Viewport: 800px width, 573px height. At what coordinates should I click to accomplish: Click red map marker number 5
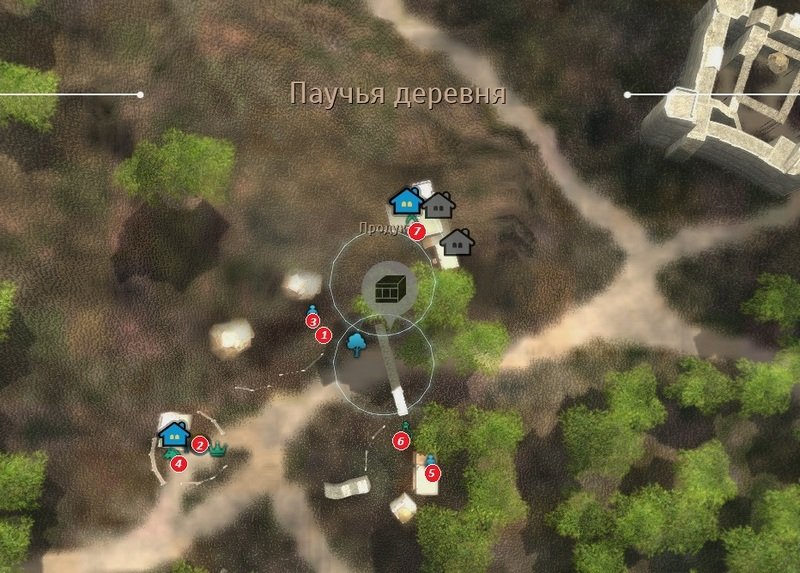431,473
